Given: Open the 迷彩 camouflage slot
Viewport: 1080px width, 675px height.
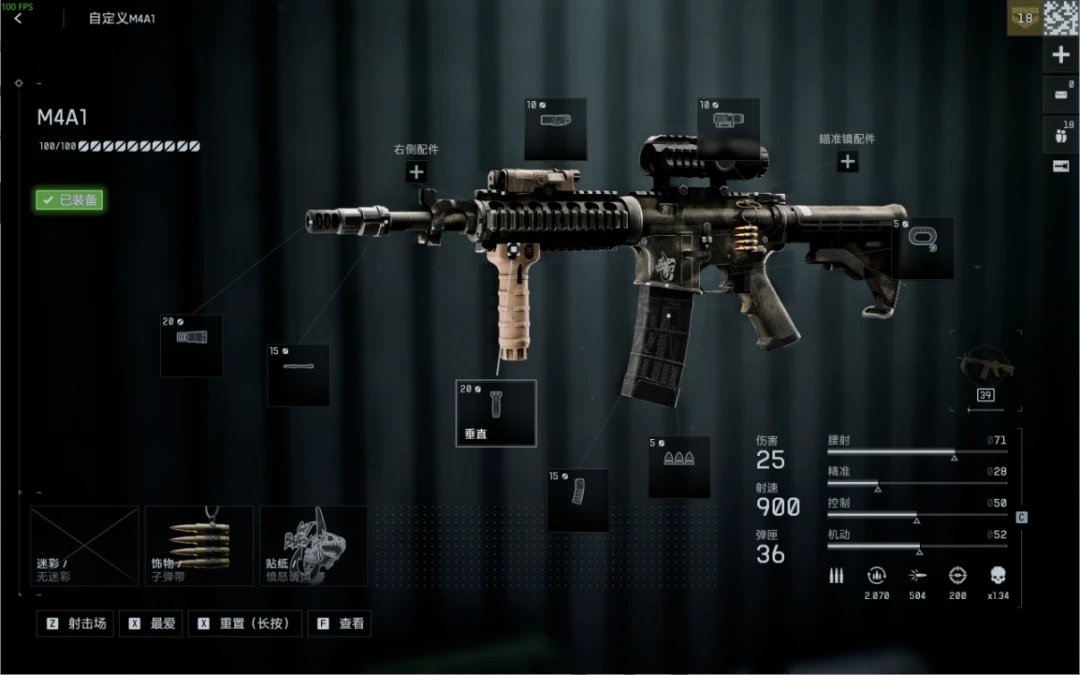Looking at the screenshot, I should coord(84,546).
